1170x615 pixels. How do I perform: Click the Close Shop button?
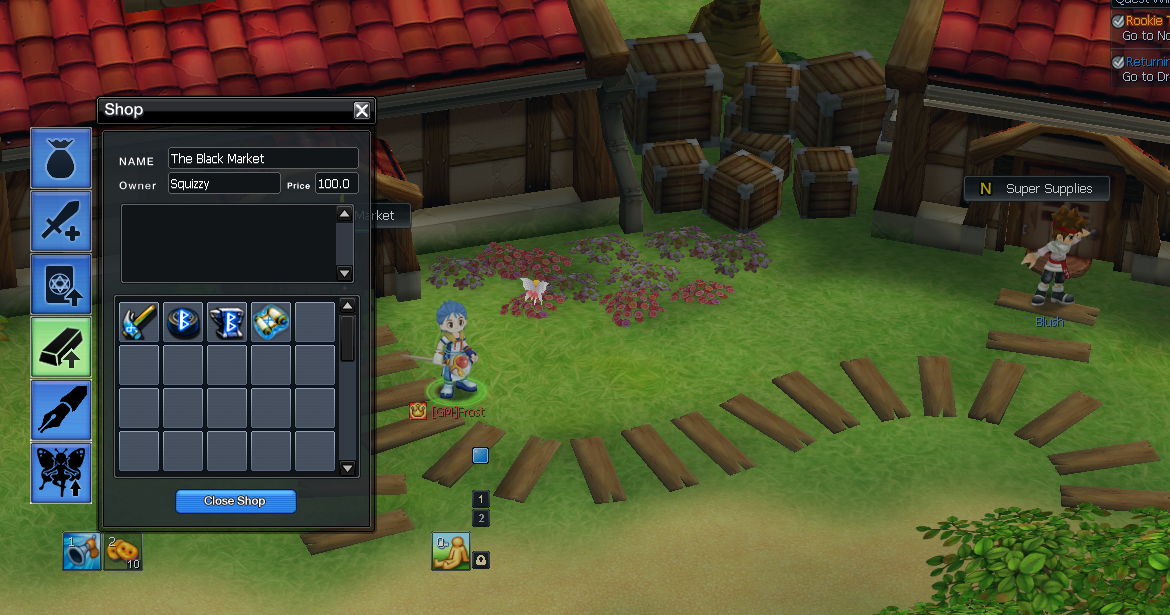click(236, 501)
